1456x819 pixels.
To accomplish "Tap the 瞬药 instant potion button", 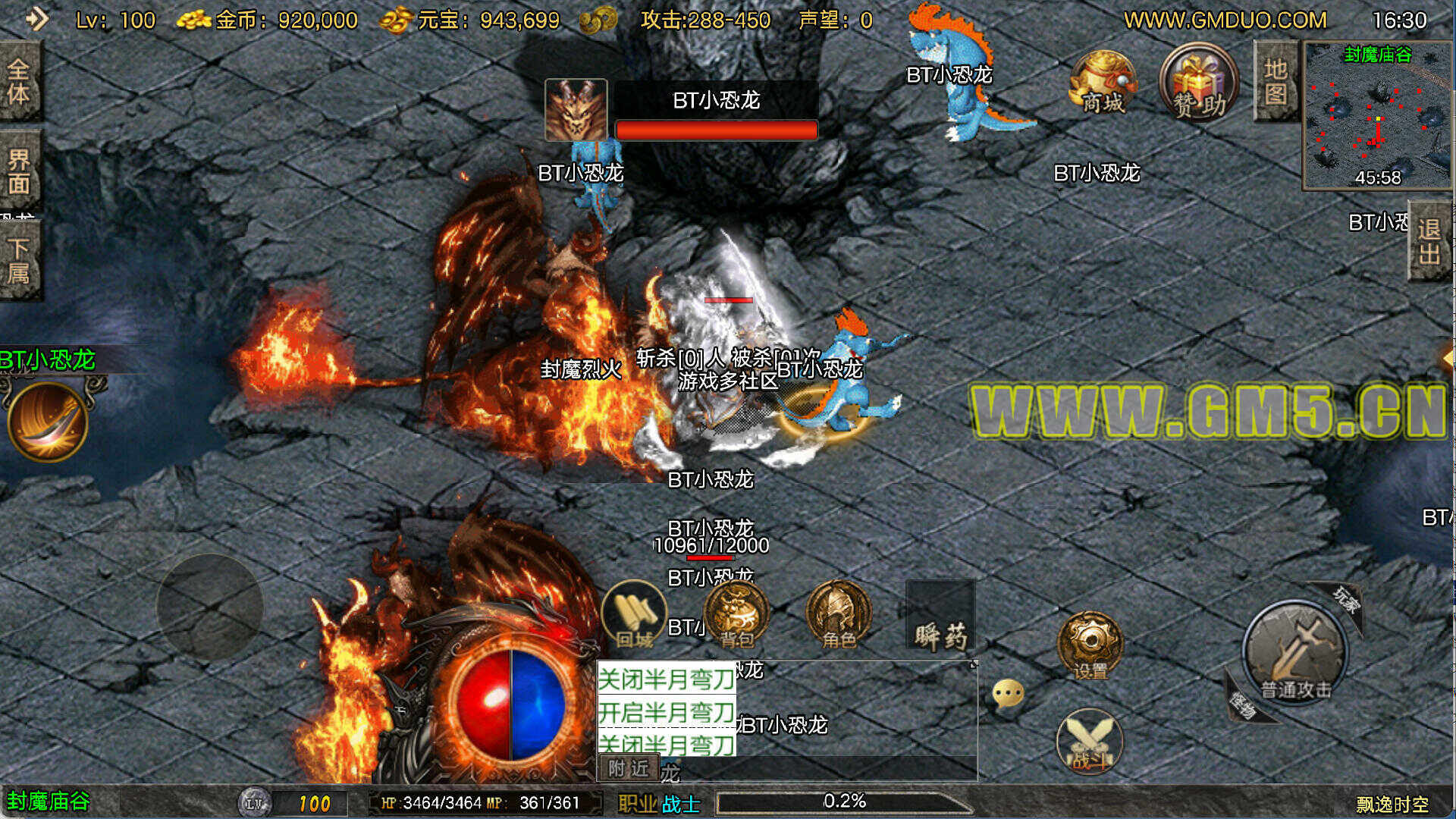I will point(940,616).
